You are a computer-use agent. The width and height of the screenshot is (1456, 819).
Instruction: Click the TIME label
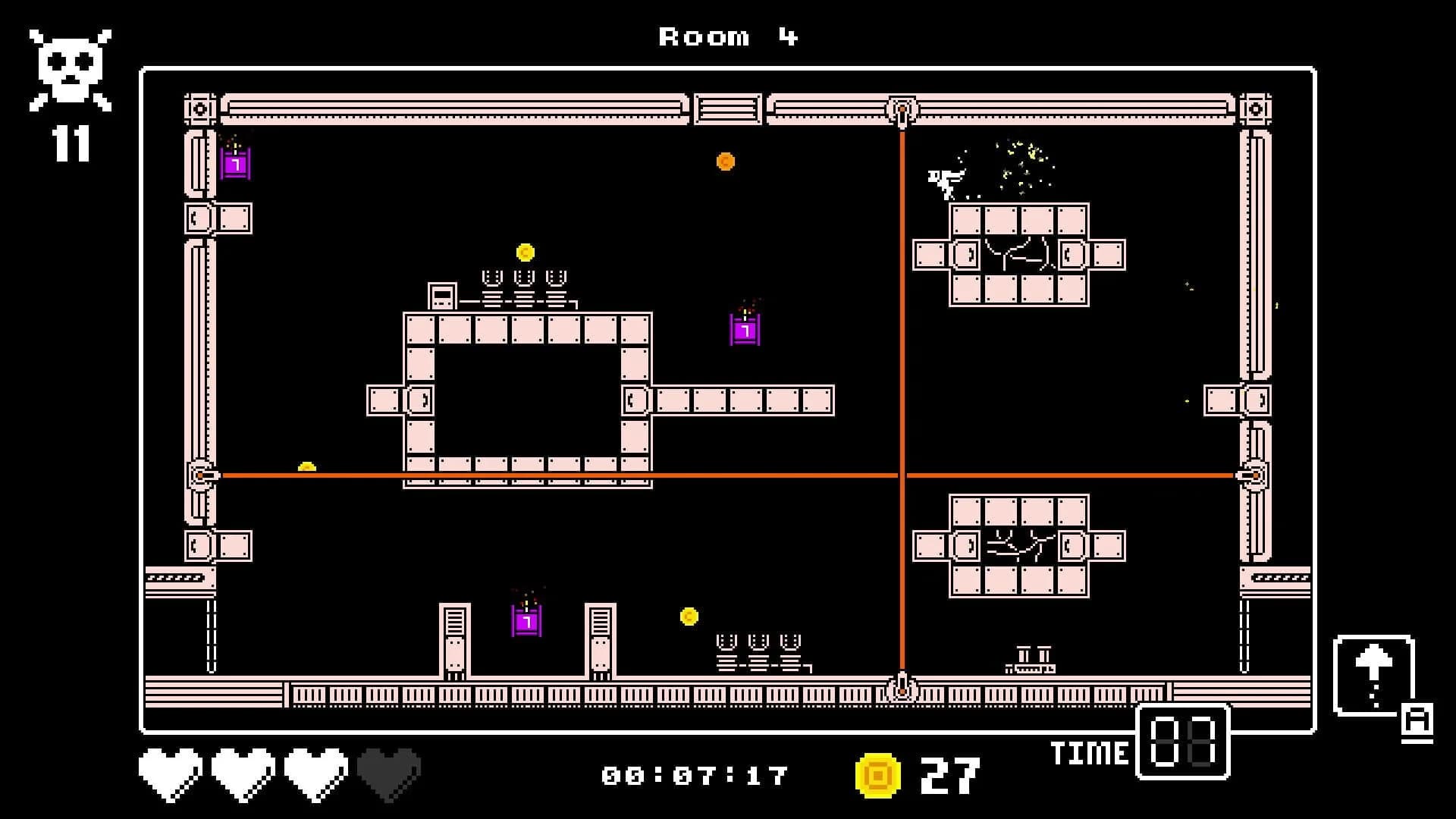point(1090,753)
